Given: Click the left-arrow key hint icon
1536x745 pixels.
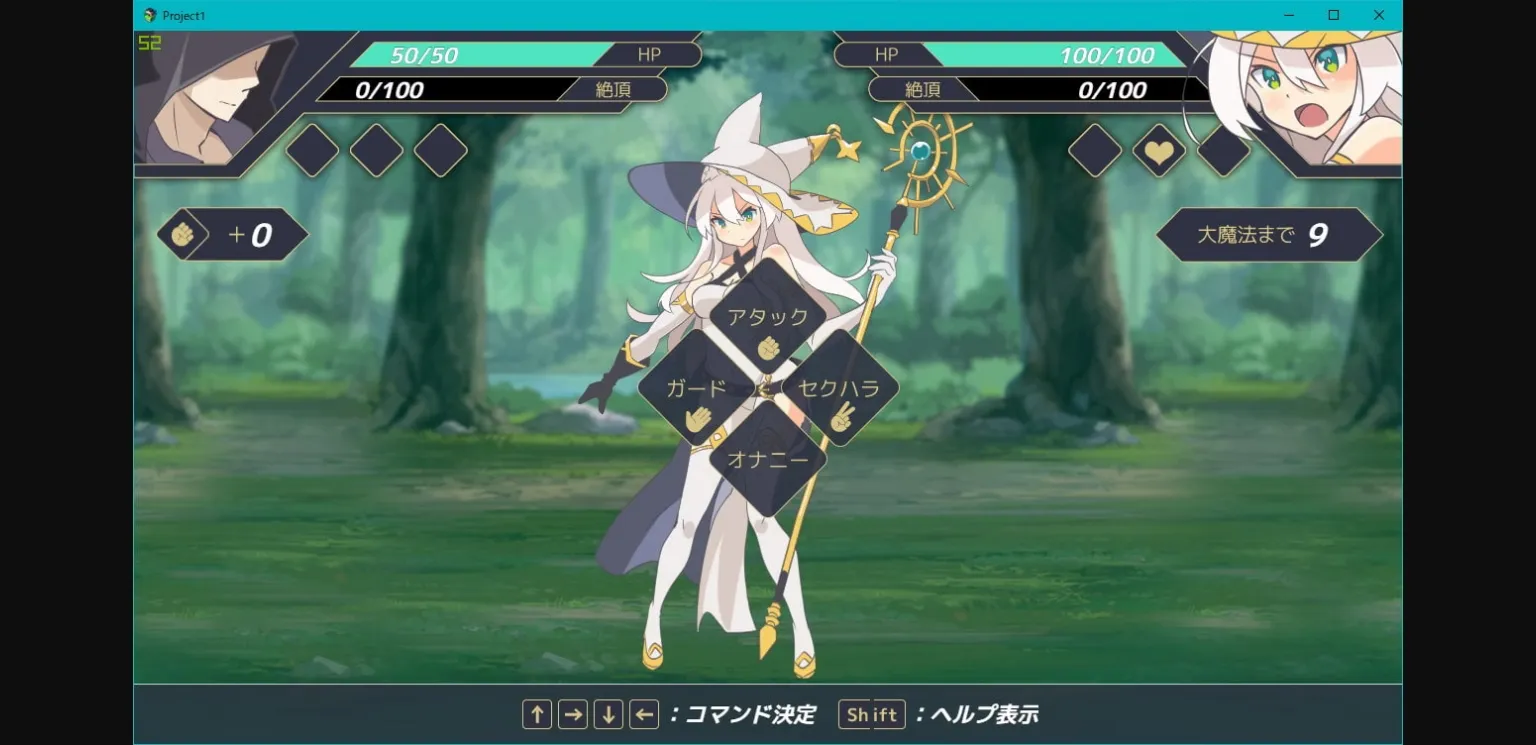Looking at the screenshot, I should tap(644, 714).
